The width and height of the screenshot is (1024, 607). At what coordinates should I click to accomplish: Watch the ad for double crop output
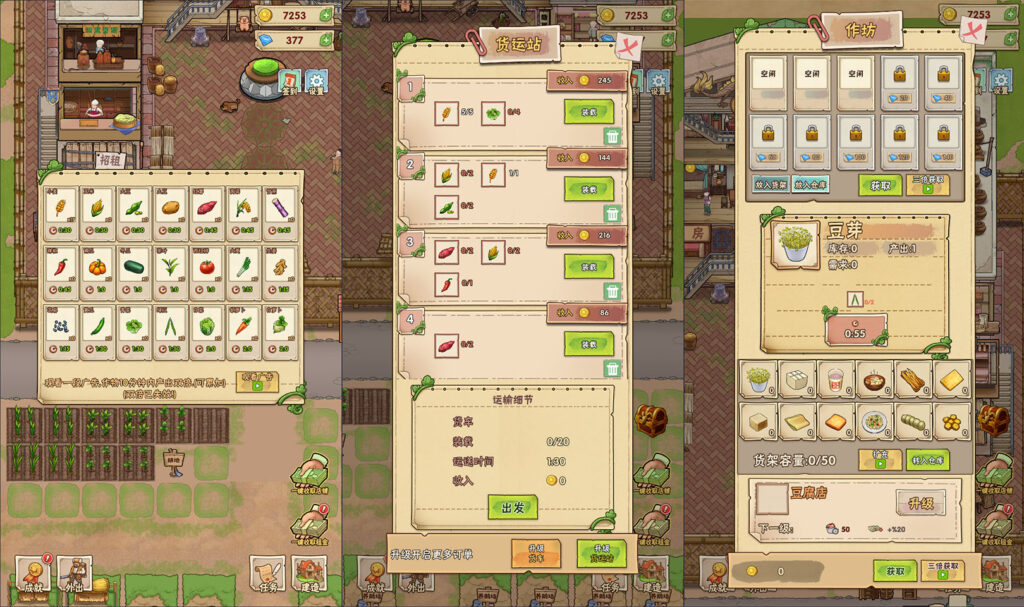(257, 382)
